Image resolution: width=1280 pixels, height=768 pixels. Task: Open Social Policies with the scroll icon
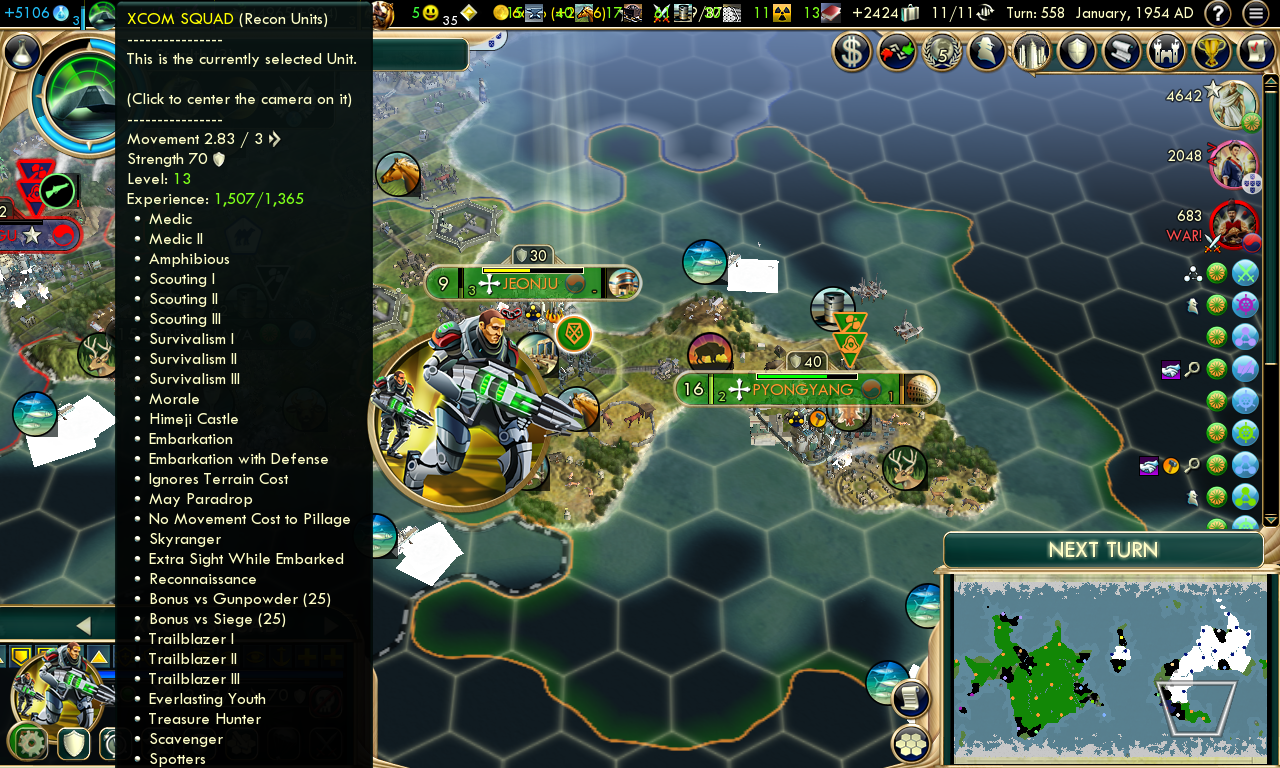(1121, 51)
